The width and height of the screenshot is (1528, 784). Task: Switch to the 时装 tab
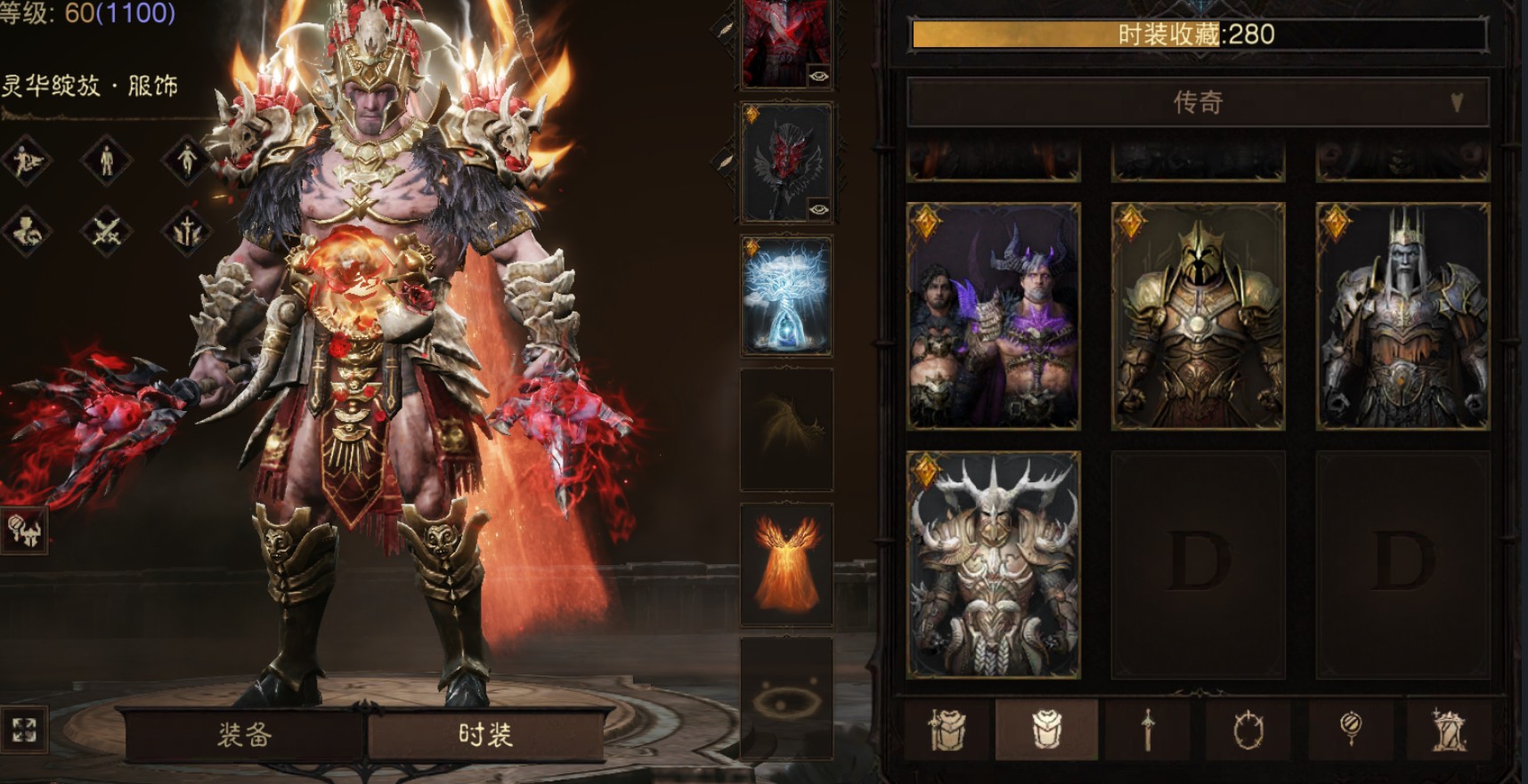coord(485,735)
